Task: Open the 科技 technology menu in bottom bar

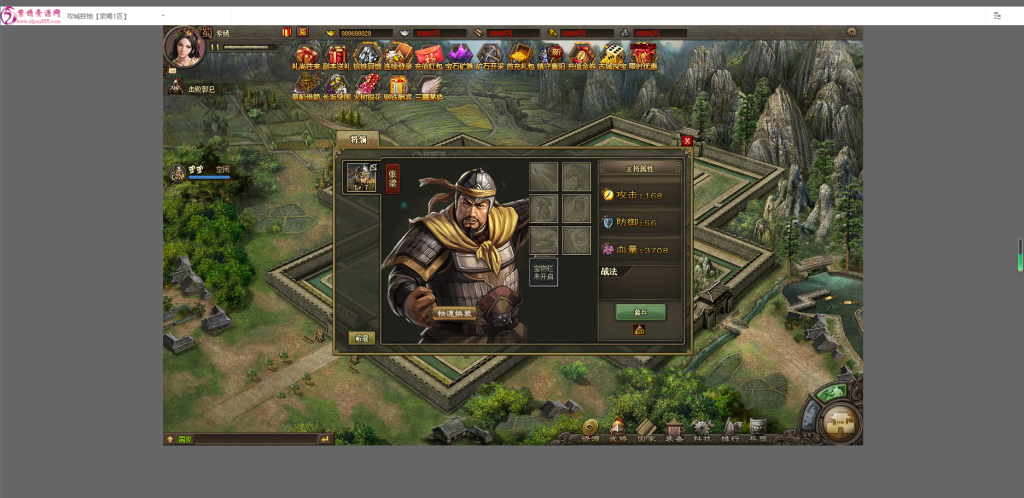Action: [703, 429]
